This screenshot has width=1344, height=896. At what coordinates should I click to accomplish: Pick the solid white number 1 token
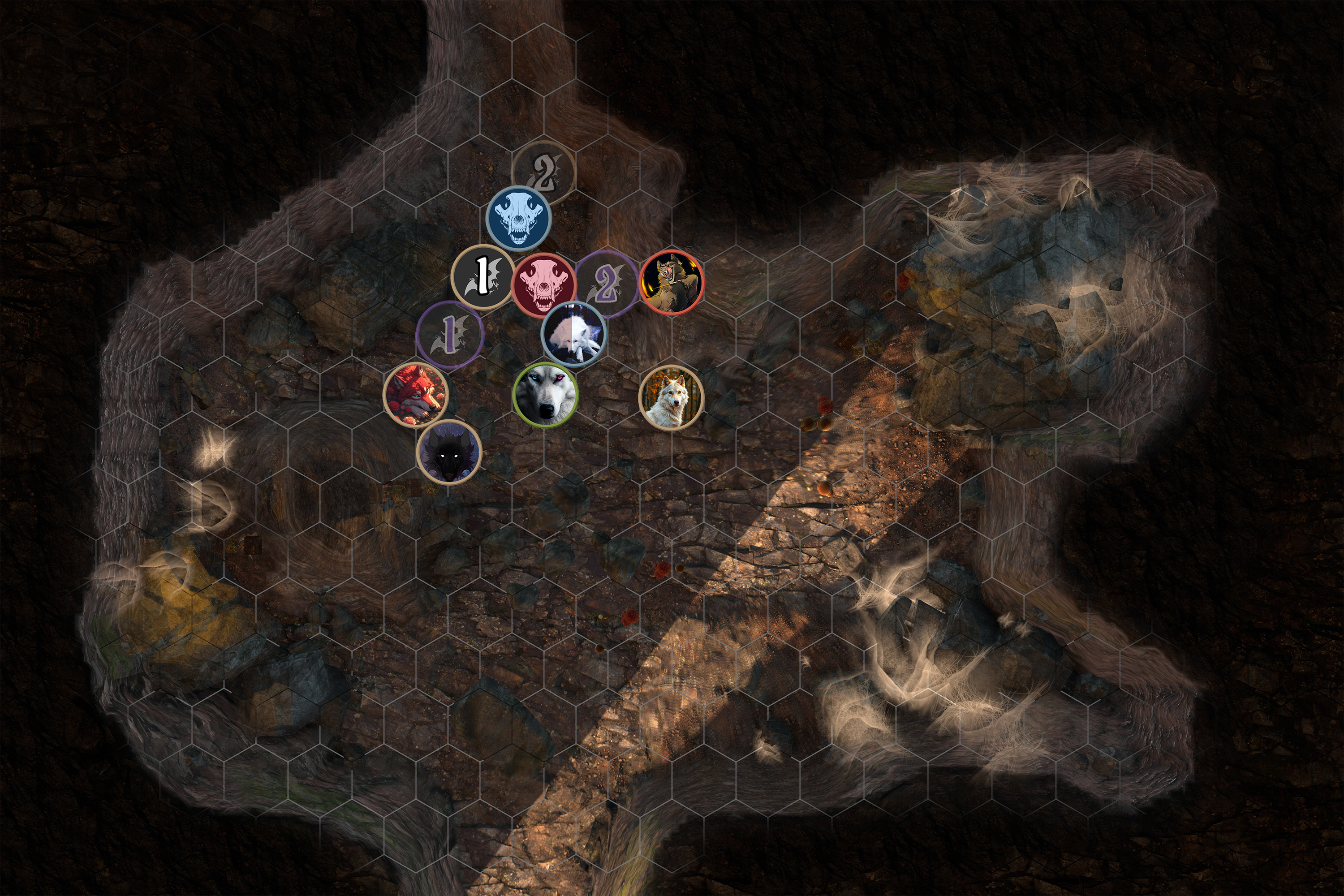[x=483, y=276]
